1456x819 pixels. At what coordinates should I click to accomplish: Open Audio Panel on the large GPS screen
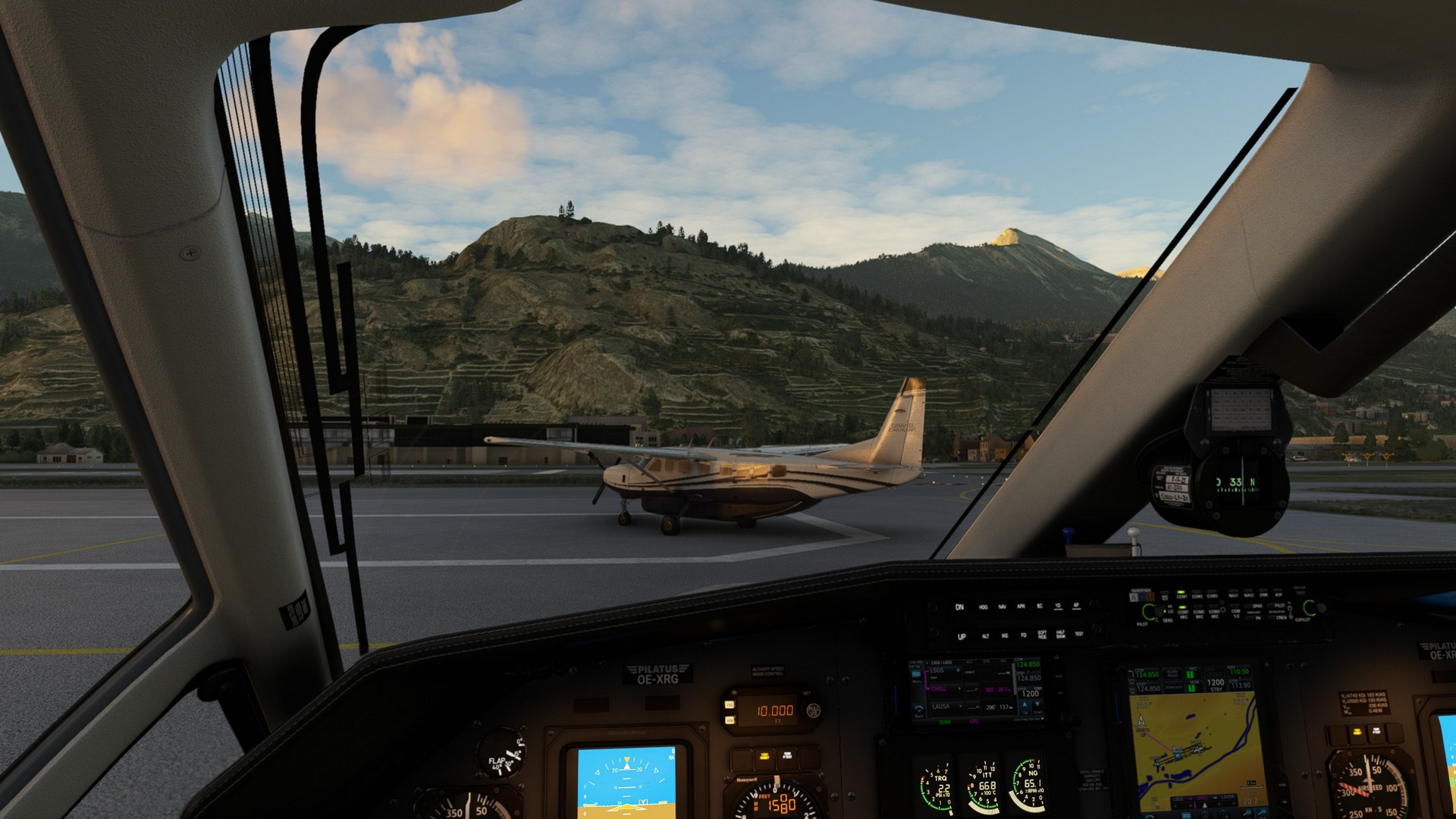click(1172, 673)
